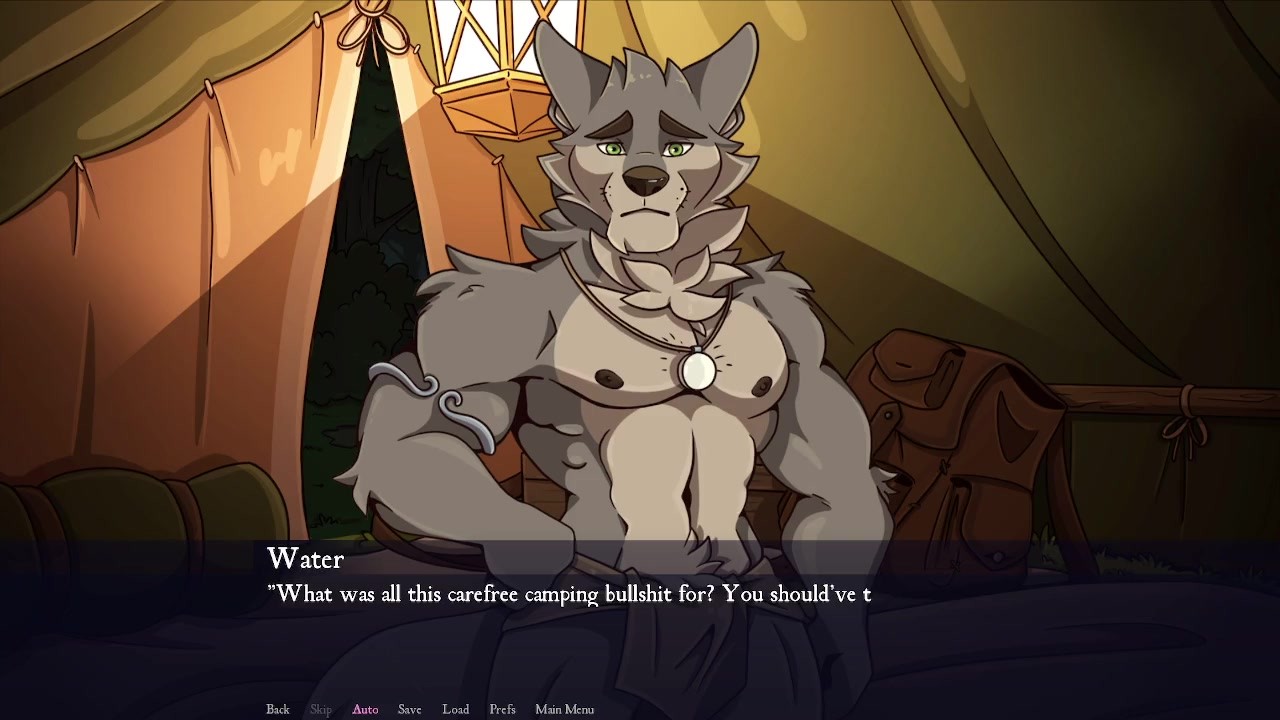Open the Load game screen
Image resolution: width=1280 pixels, height=720 pixels.
pos(455,709)
